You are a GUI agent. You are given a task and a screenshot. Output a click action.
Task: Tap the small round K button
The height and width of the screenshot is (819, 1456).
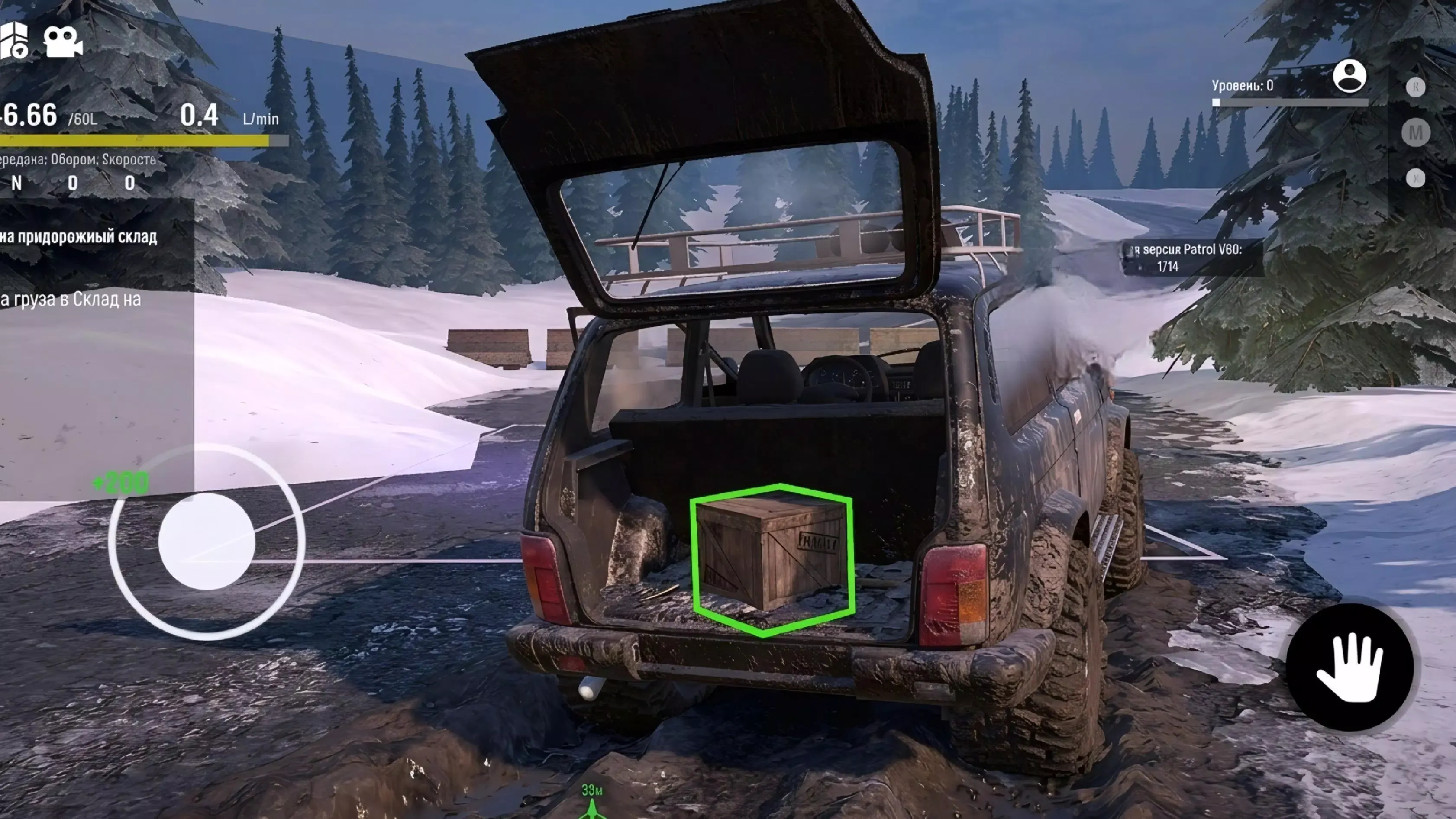(1415, 87)
